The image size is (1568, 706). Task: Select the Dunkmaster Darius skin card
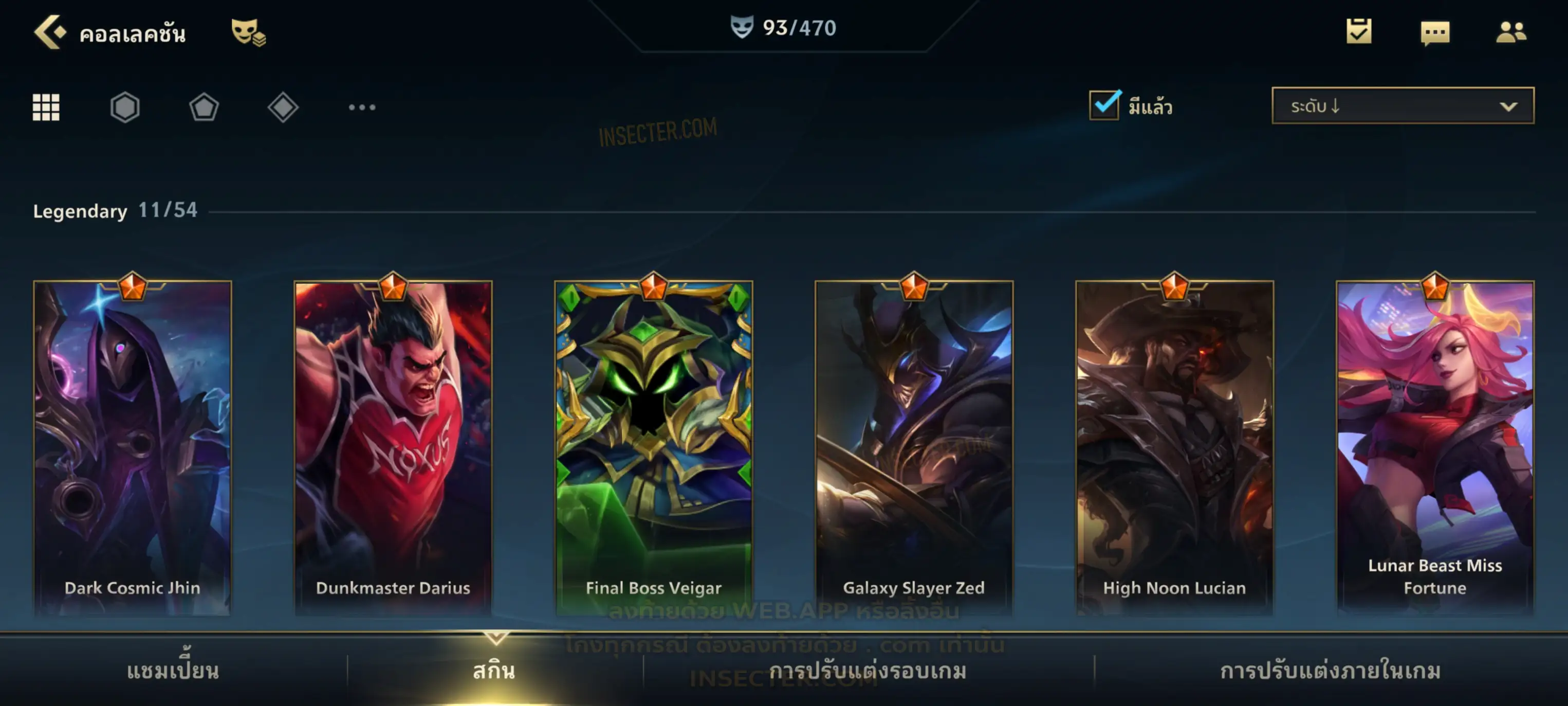(393, 448)
